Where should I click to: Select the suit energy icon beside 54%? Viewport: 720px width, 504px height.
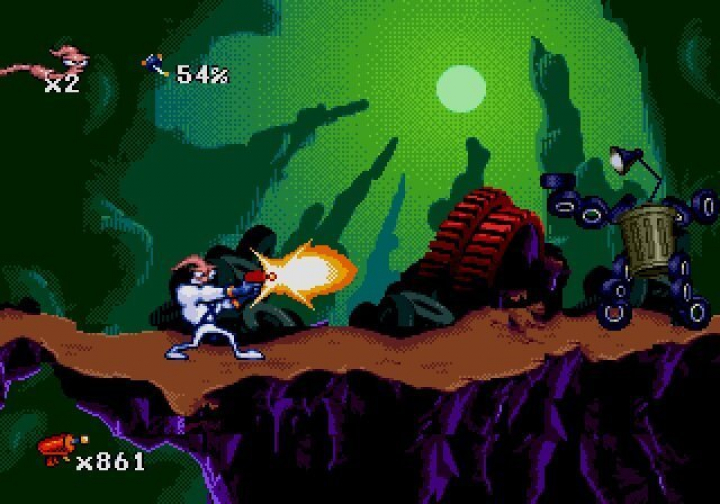pyautogui.click(x=155, y=67)
